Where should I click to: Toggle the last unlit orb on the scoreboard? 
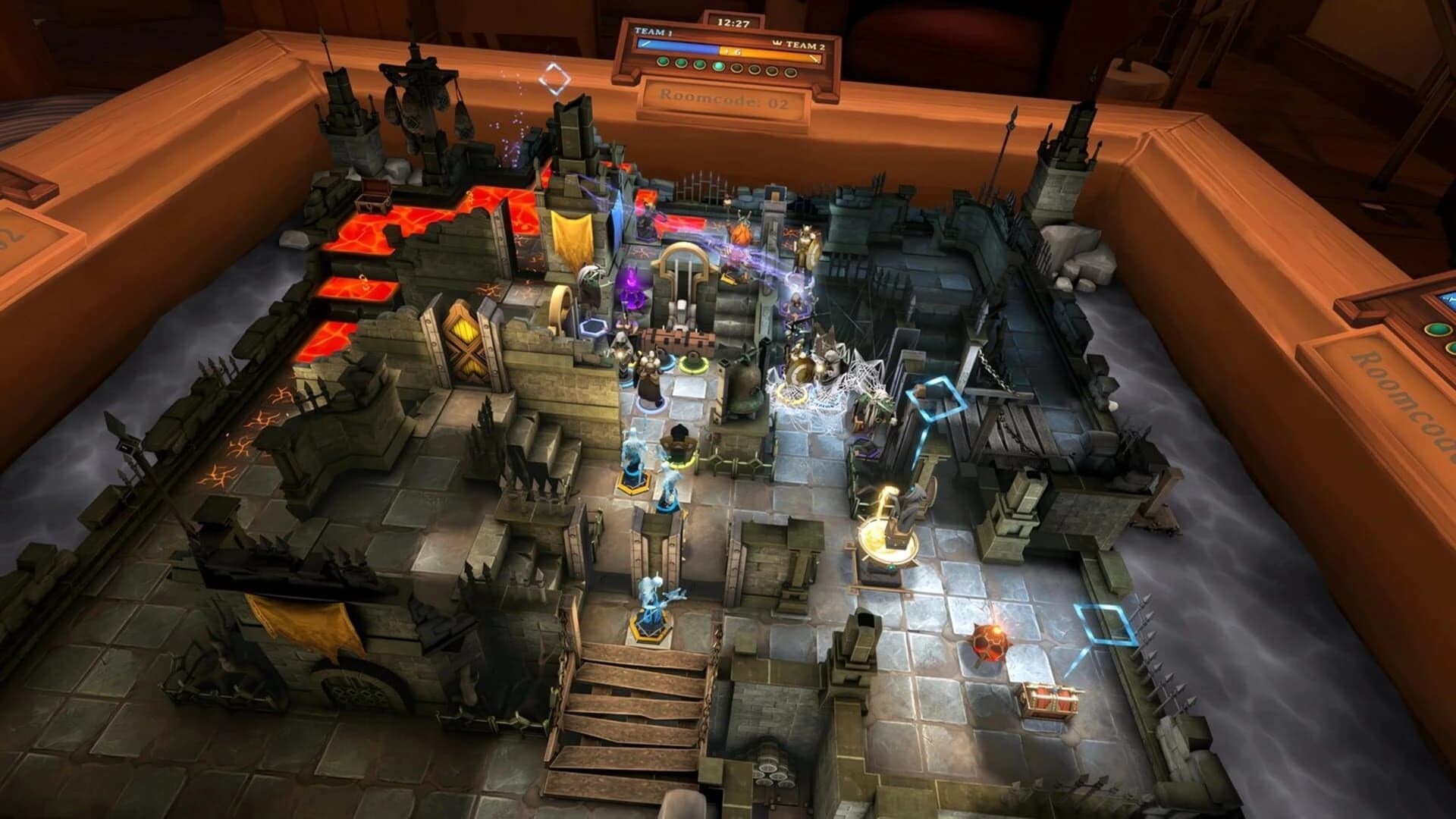point(790,74)
